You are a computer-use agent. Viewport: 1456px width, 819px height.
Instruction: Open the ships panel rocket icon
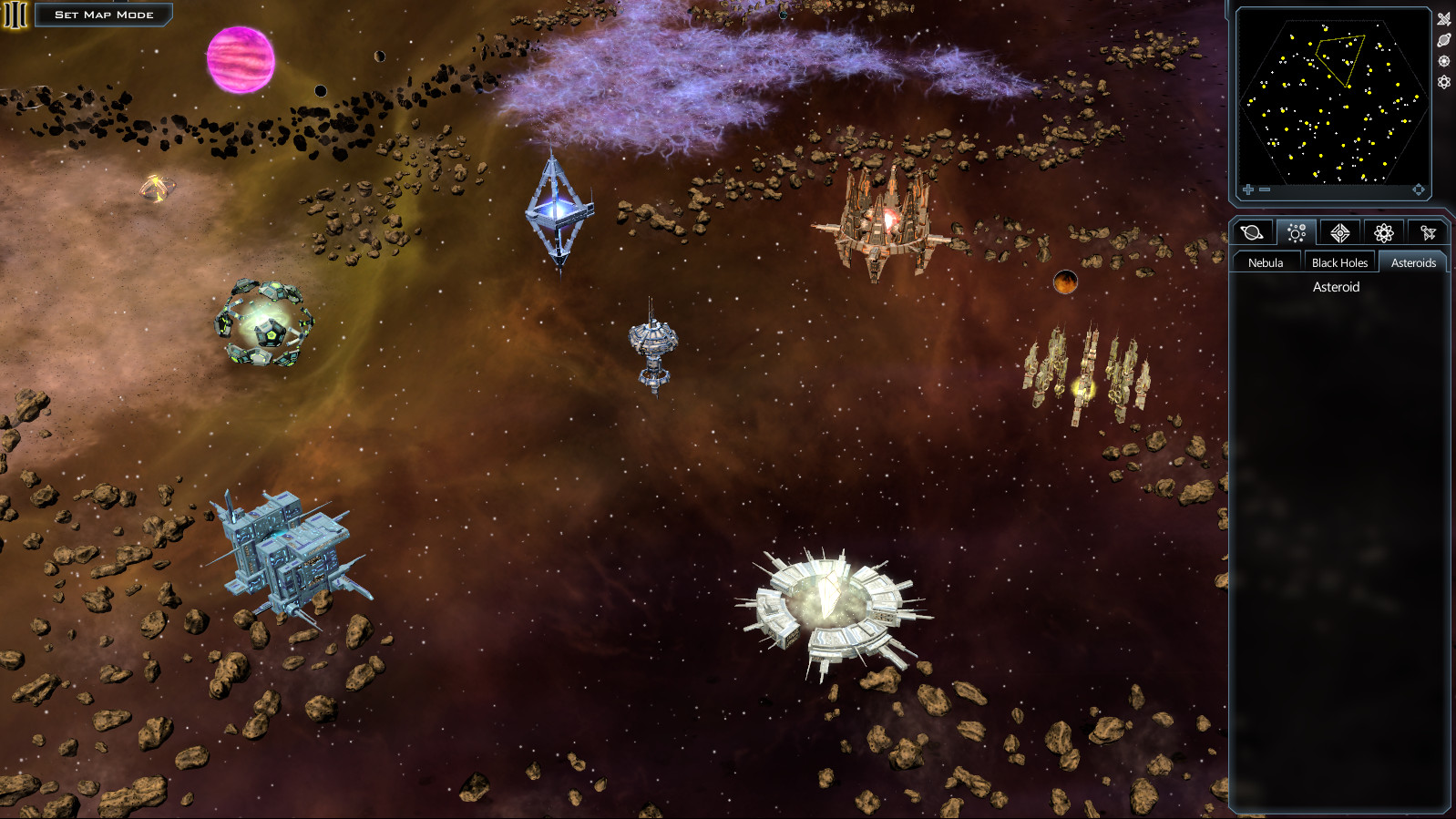tap(1427, 232)
